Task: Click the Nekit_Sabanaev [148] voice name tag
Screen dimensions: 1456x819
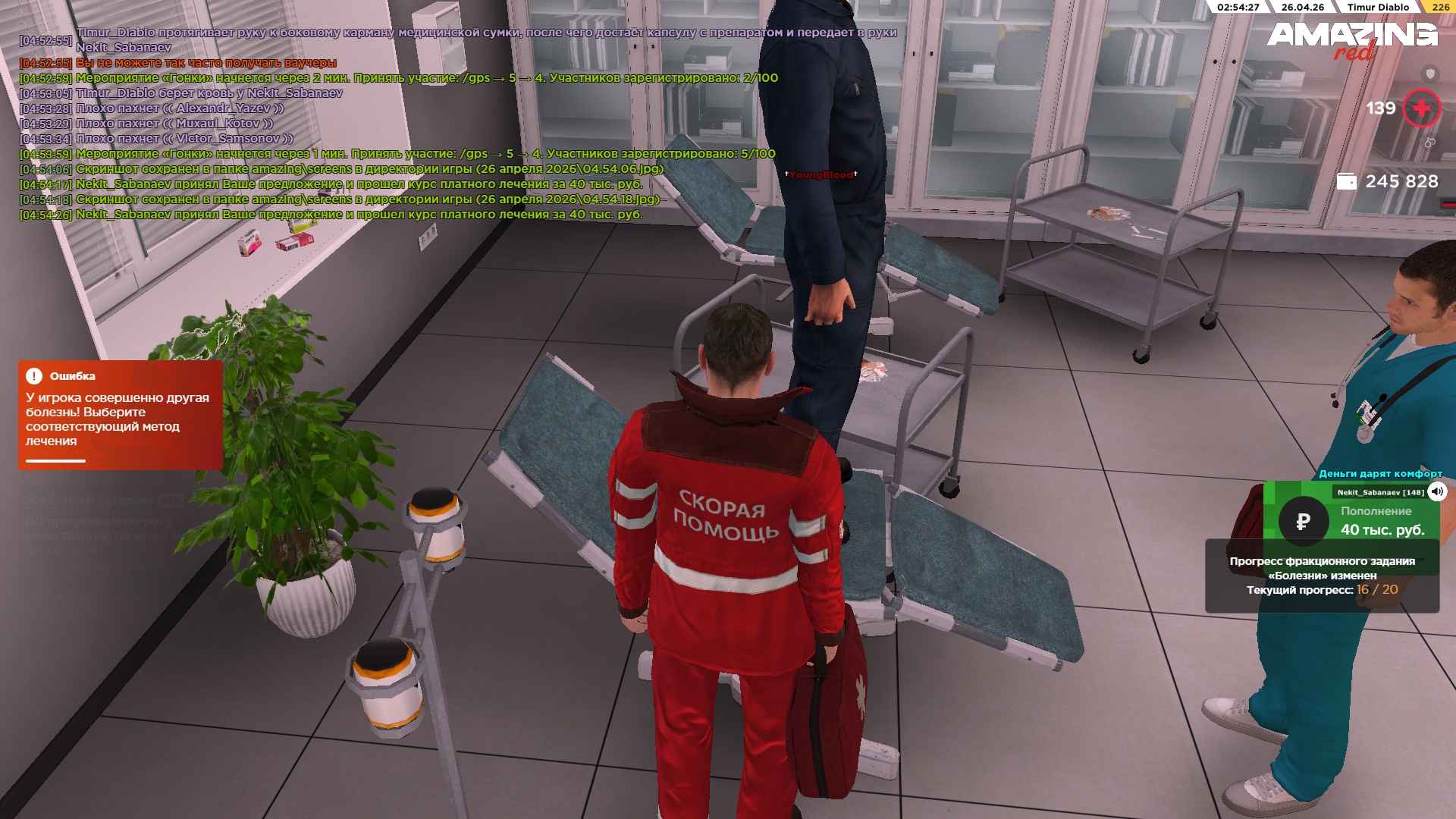Action: coord(1370,492)
